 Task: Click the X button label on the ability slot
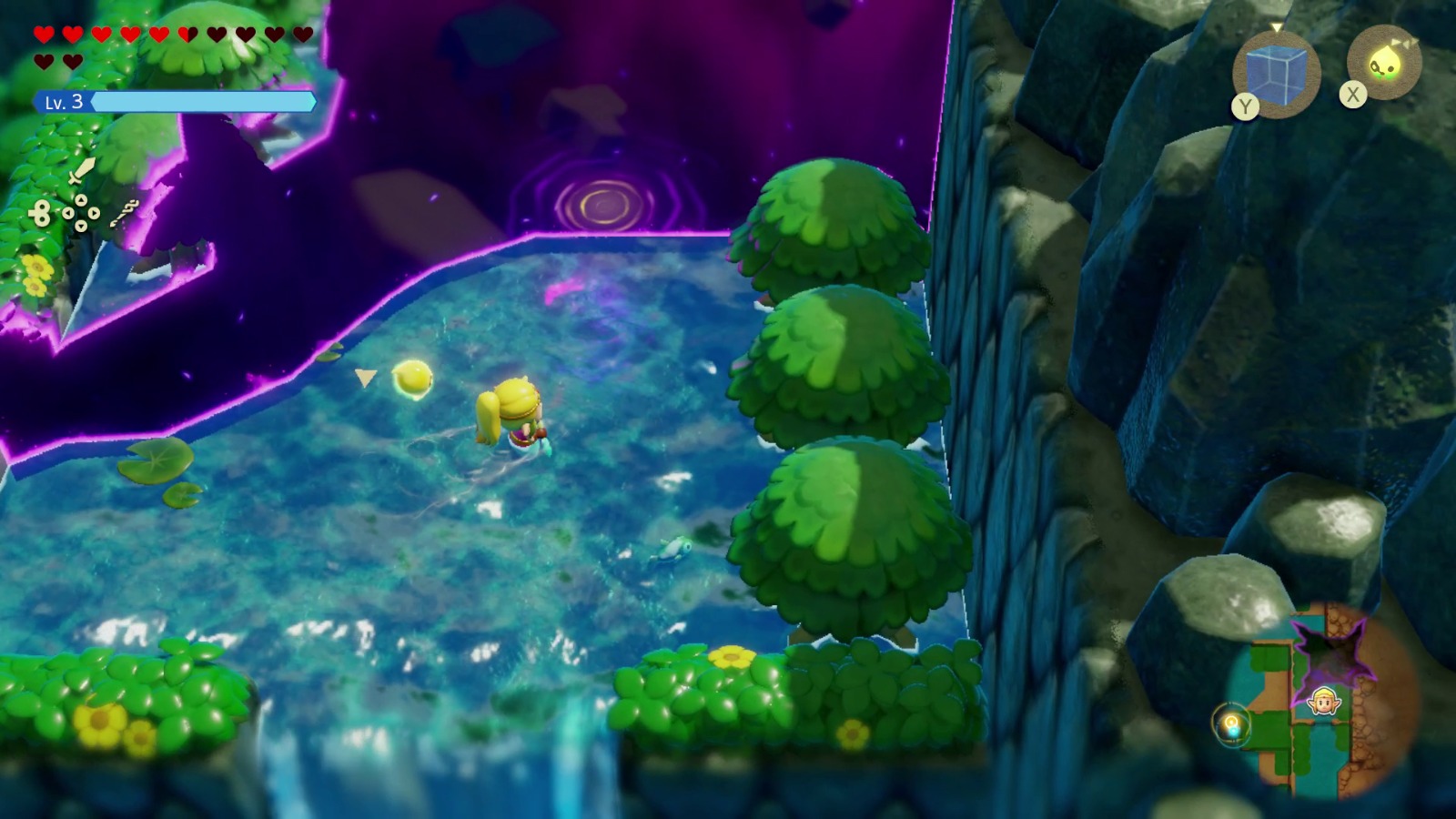[1352, 93]
